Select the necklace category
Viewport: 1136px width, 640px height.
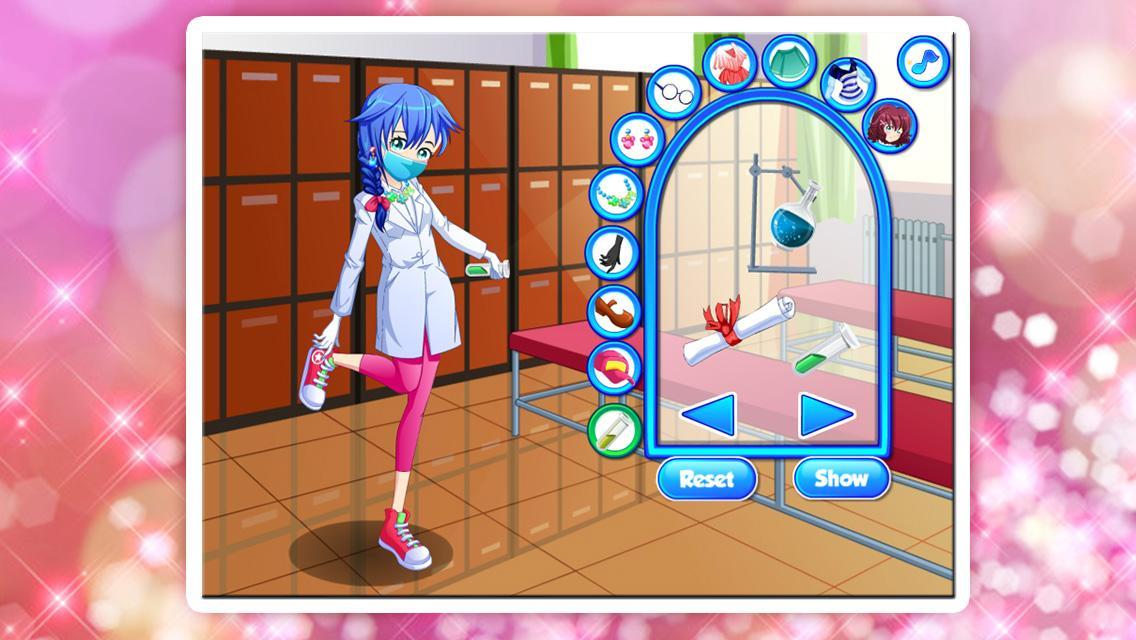point(616,193)
